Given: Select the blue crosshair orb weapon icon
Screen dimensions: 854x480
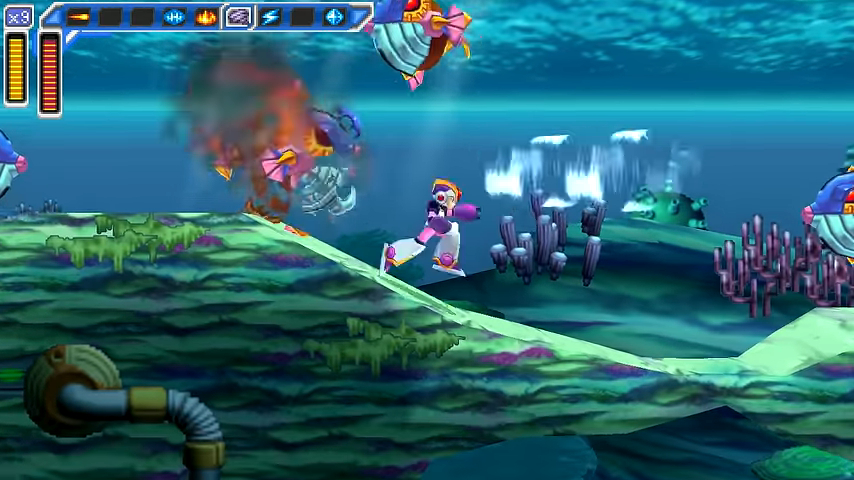Looking at the screenshot, I should point(334,16).
